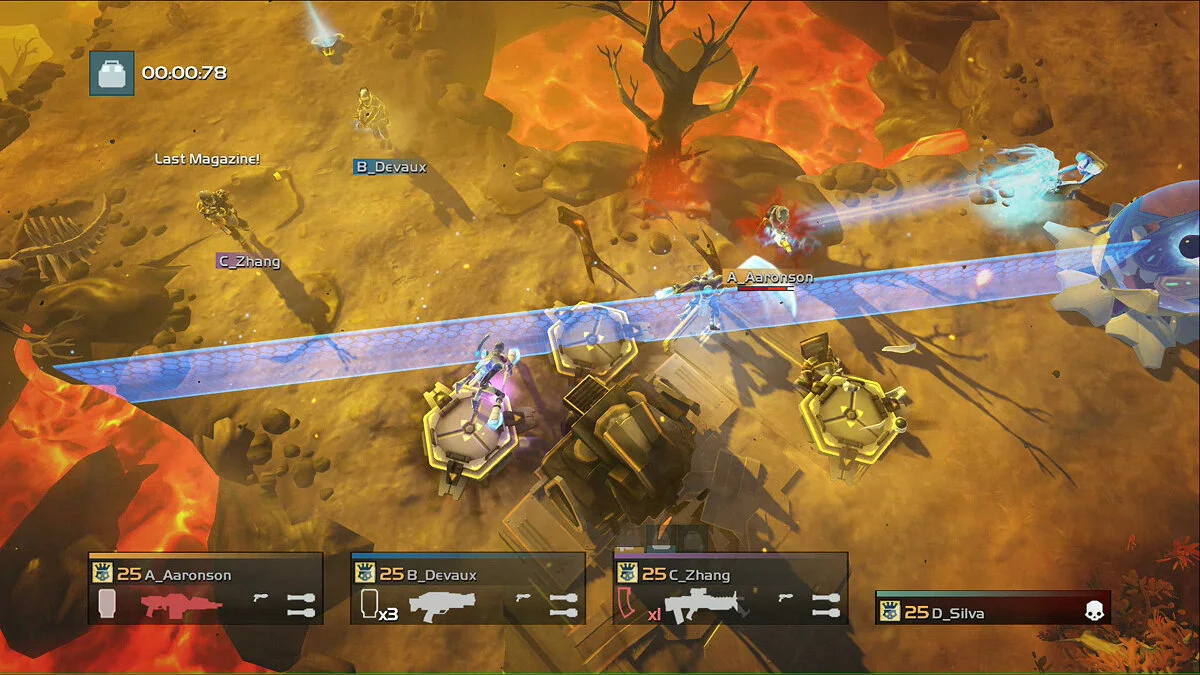Image resolution: width=1200 pixels, height=675 pixels.
Task: Select C_Zhang's pistol sidearm icon
Action: [x=786, y=598]
